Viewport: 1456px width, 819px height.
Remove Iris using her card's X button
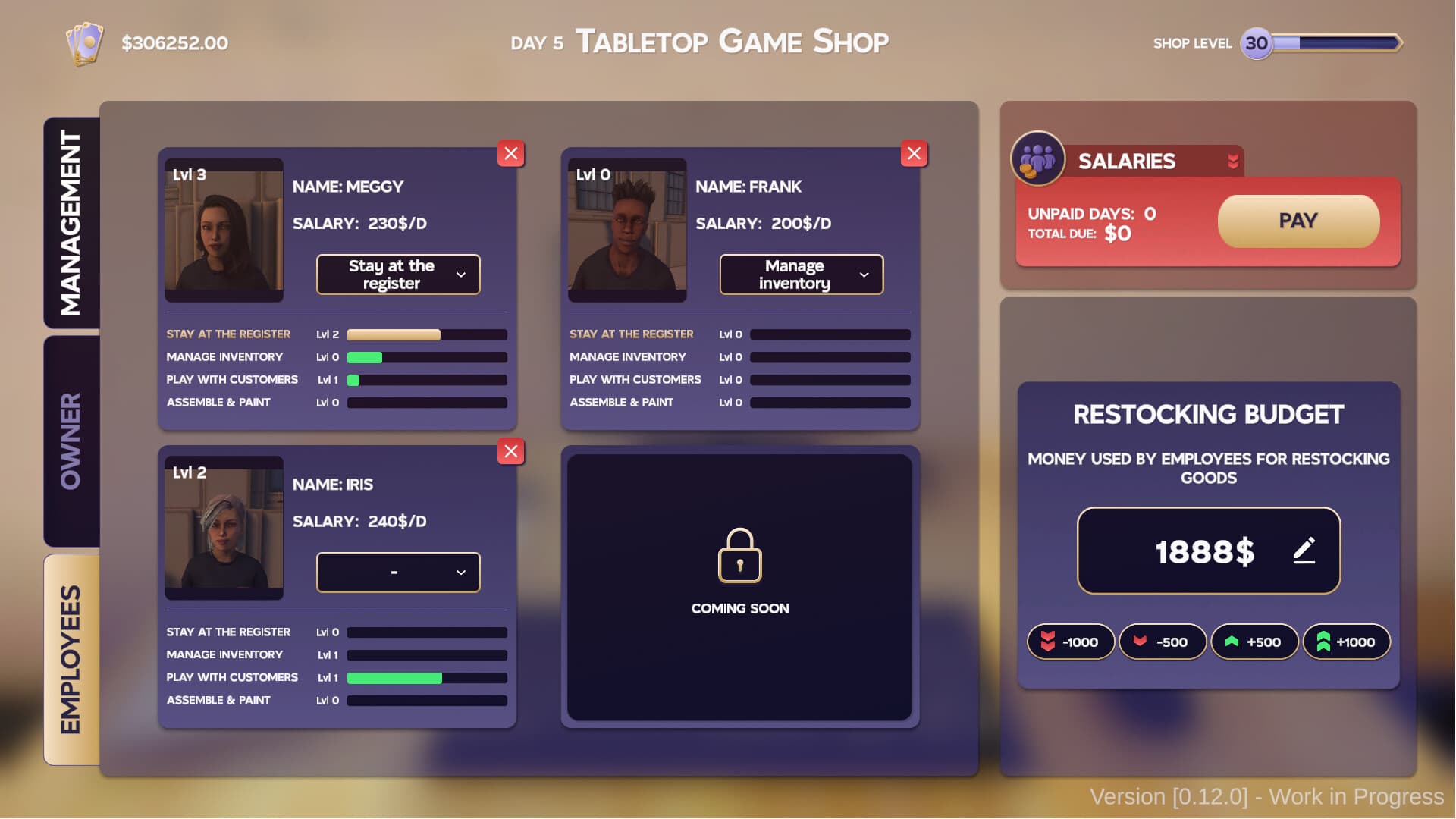click(x=510, y=452)
